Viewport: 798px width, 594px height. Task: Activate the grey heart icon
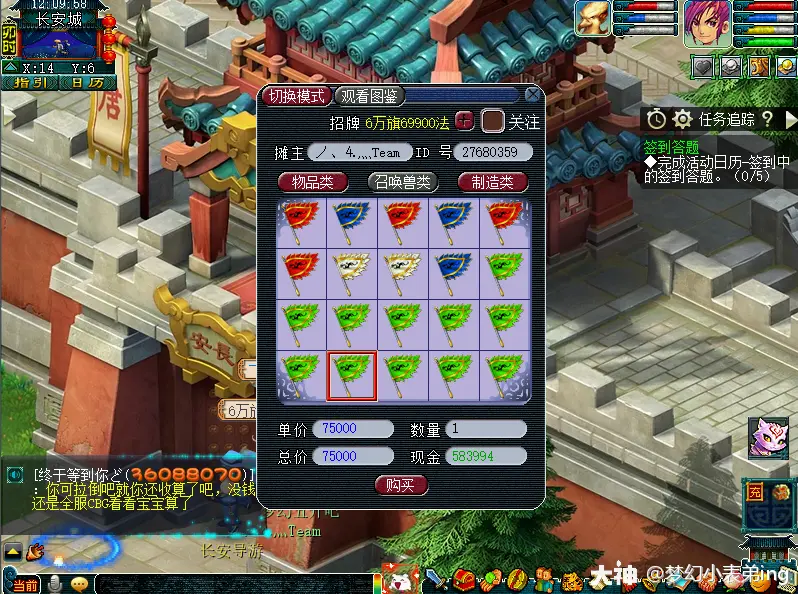coord(705,66)
